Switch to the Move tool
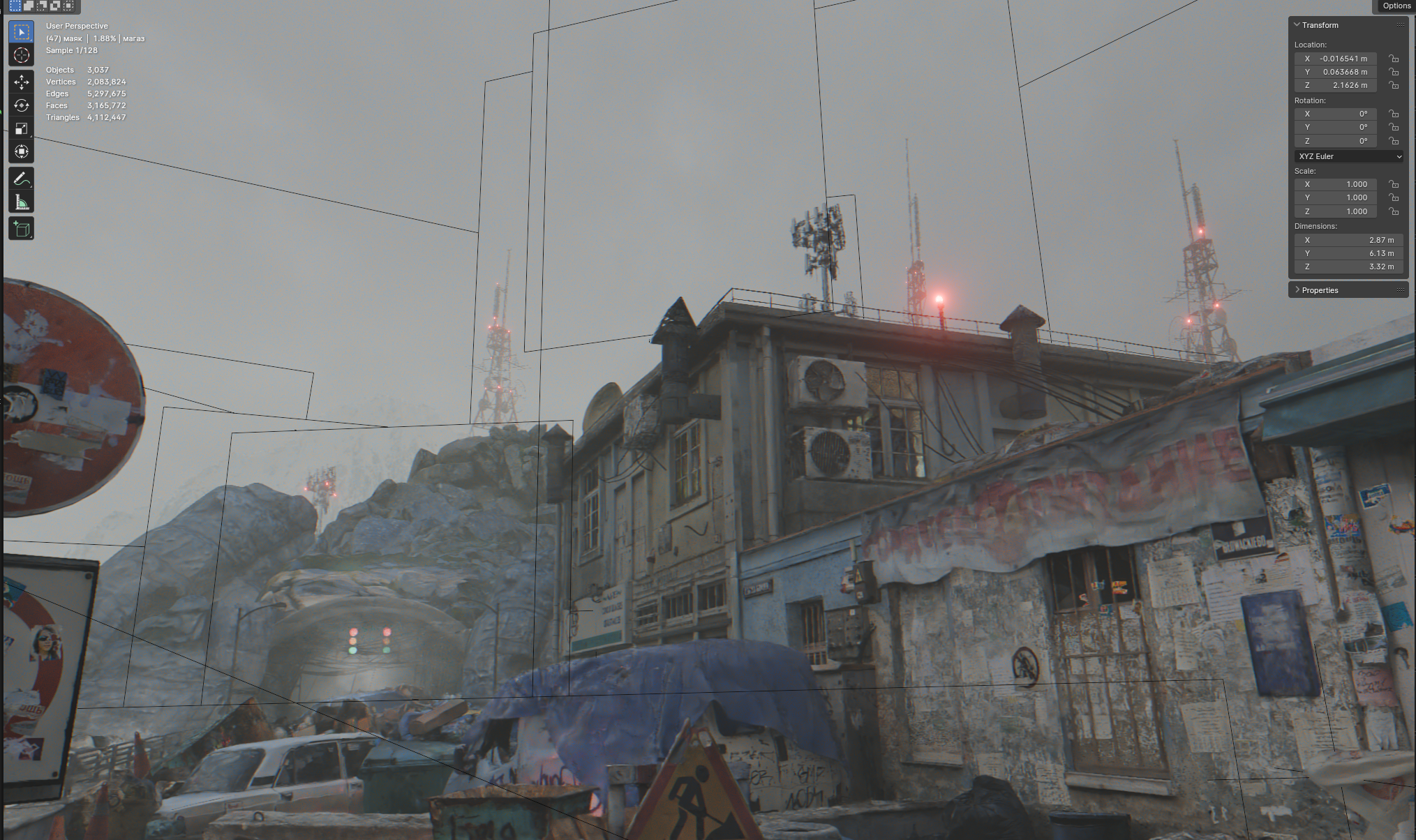The height and width of the screenshot is (840, 1416). click(x=21, y=82)
